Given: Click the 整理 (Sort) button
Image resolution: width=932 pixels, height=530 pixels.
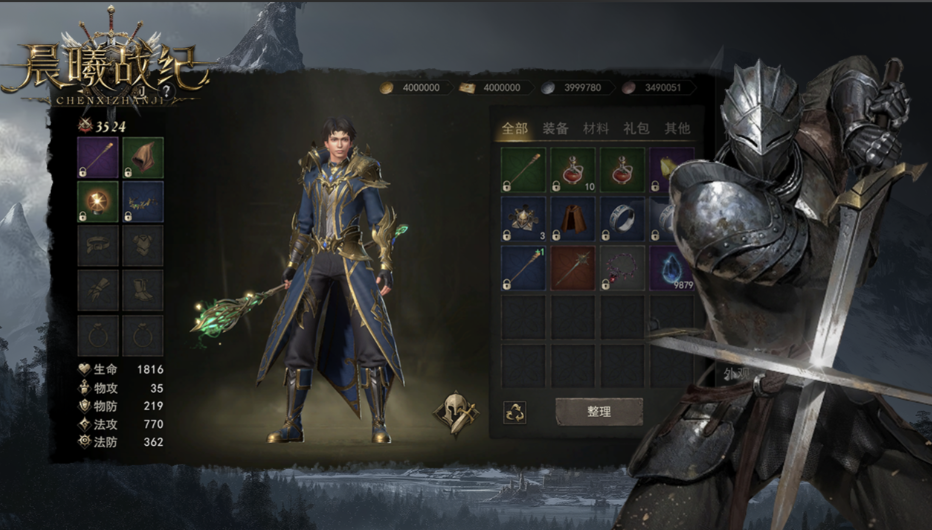Looking at the screenshot, I should pyautogui.click(x=599, y=411).
